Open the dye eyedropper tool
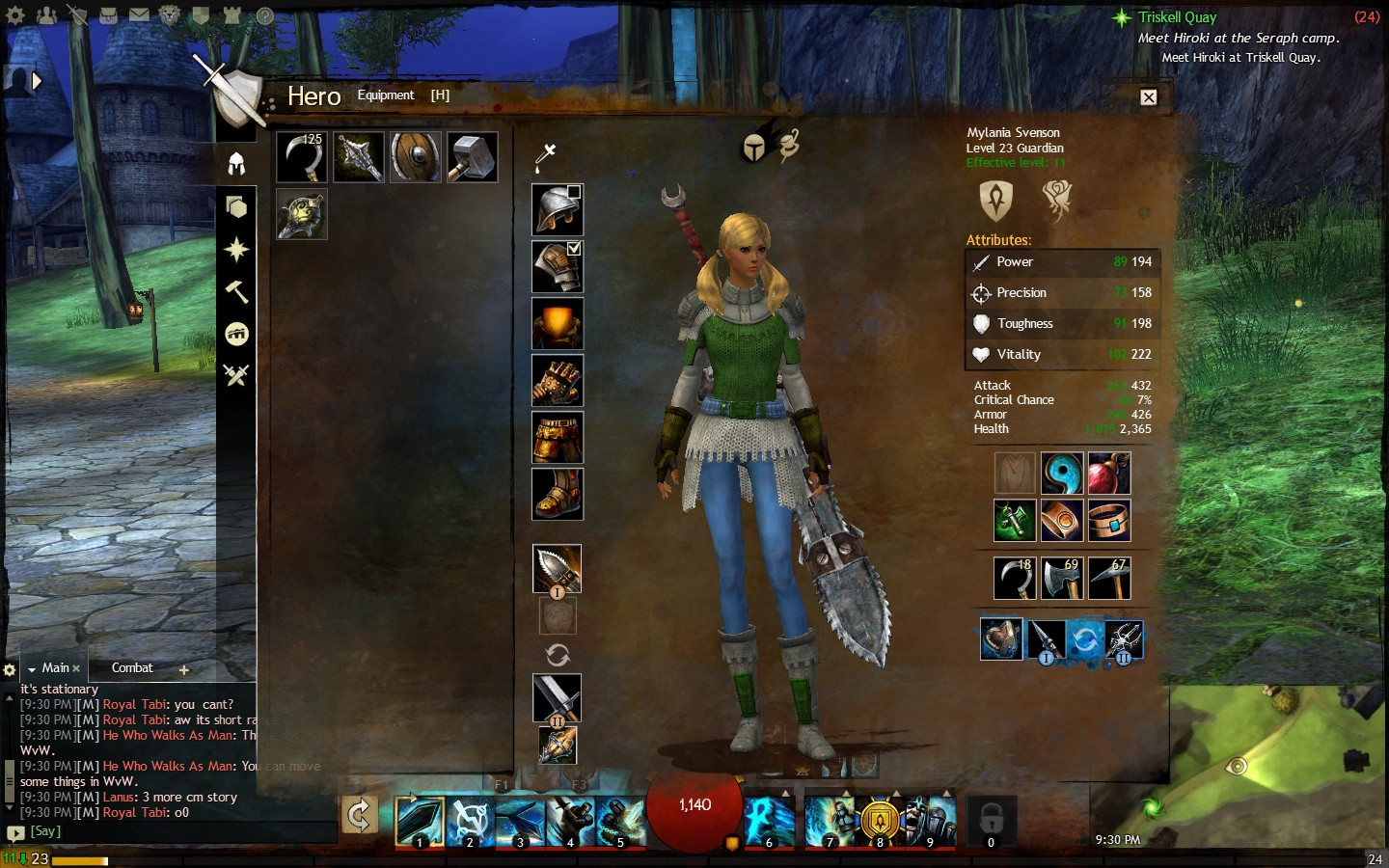This screenshot has width=1389, height=868. pos(545,155)
